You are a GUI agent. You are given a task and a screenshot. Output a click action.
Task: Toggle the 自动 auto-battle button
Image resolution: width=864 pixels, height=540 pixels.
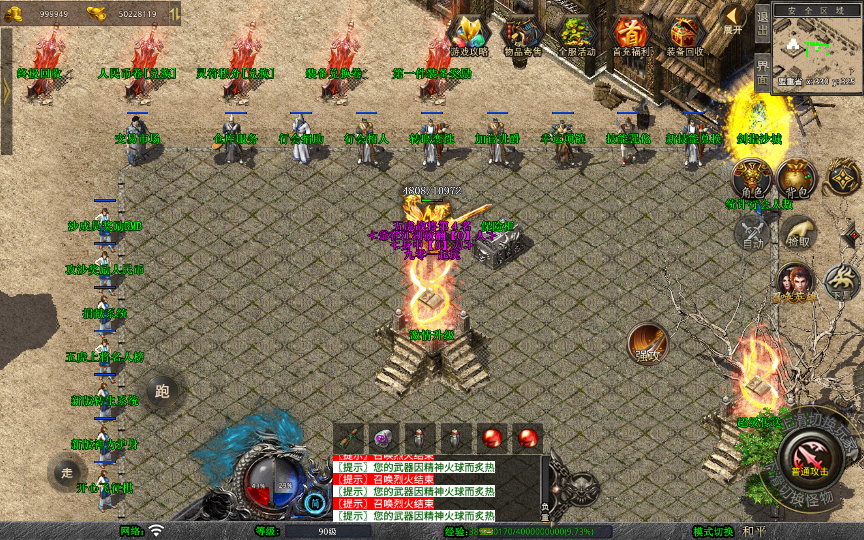751,233
